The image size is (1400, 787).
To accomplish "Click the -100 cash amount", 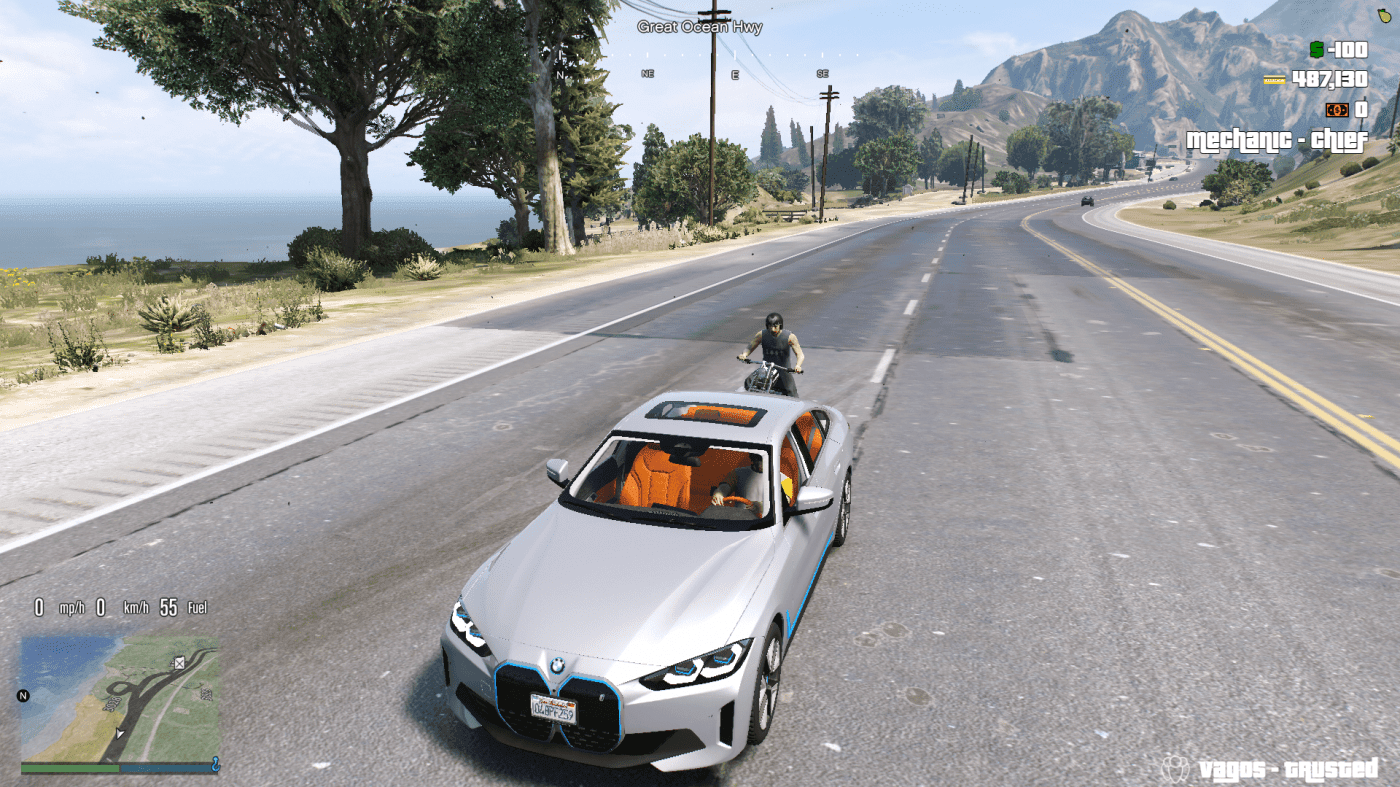I will tap(1348, 50).
